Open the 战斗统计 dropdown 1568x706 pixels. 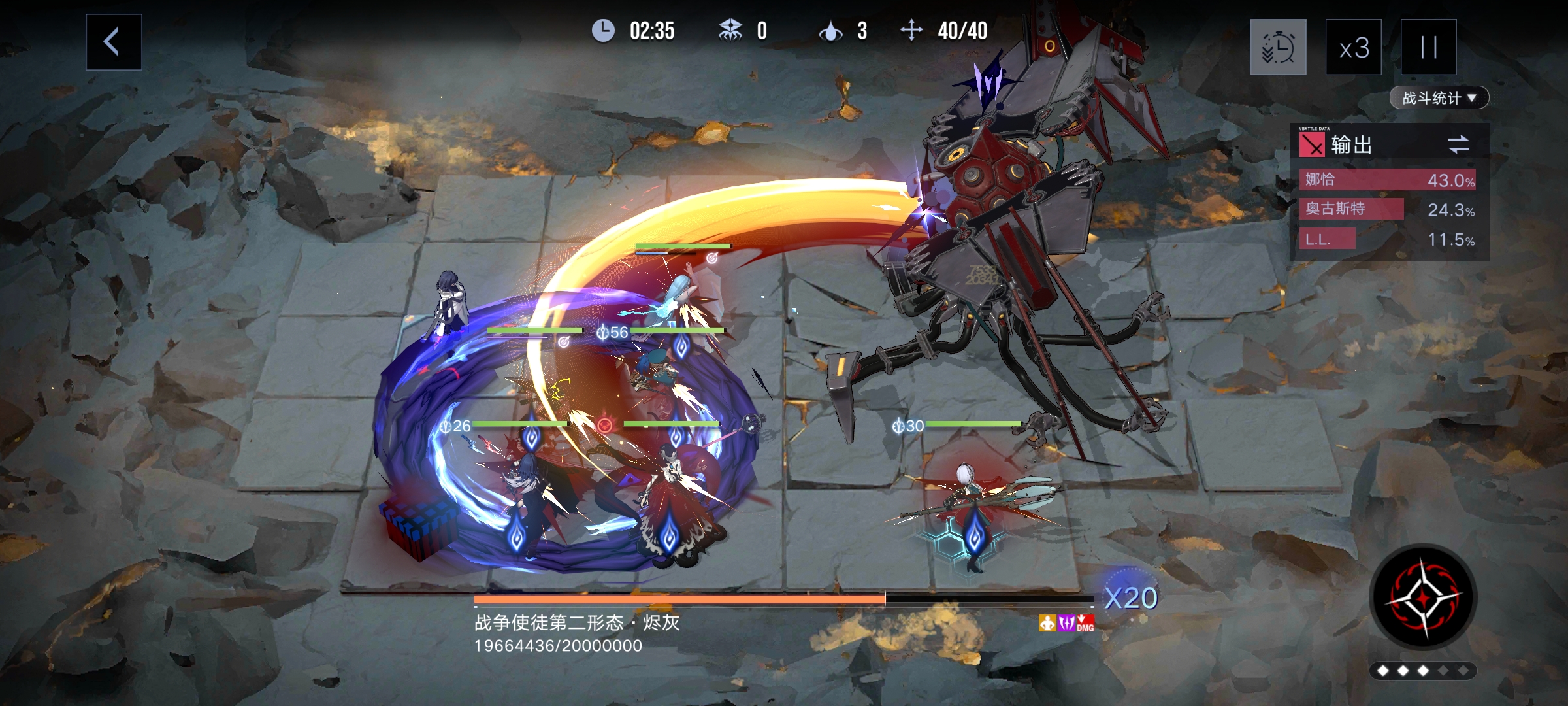click(1437, 97)
